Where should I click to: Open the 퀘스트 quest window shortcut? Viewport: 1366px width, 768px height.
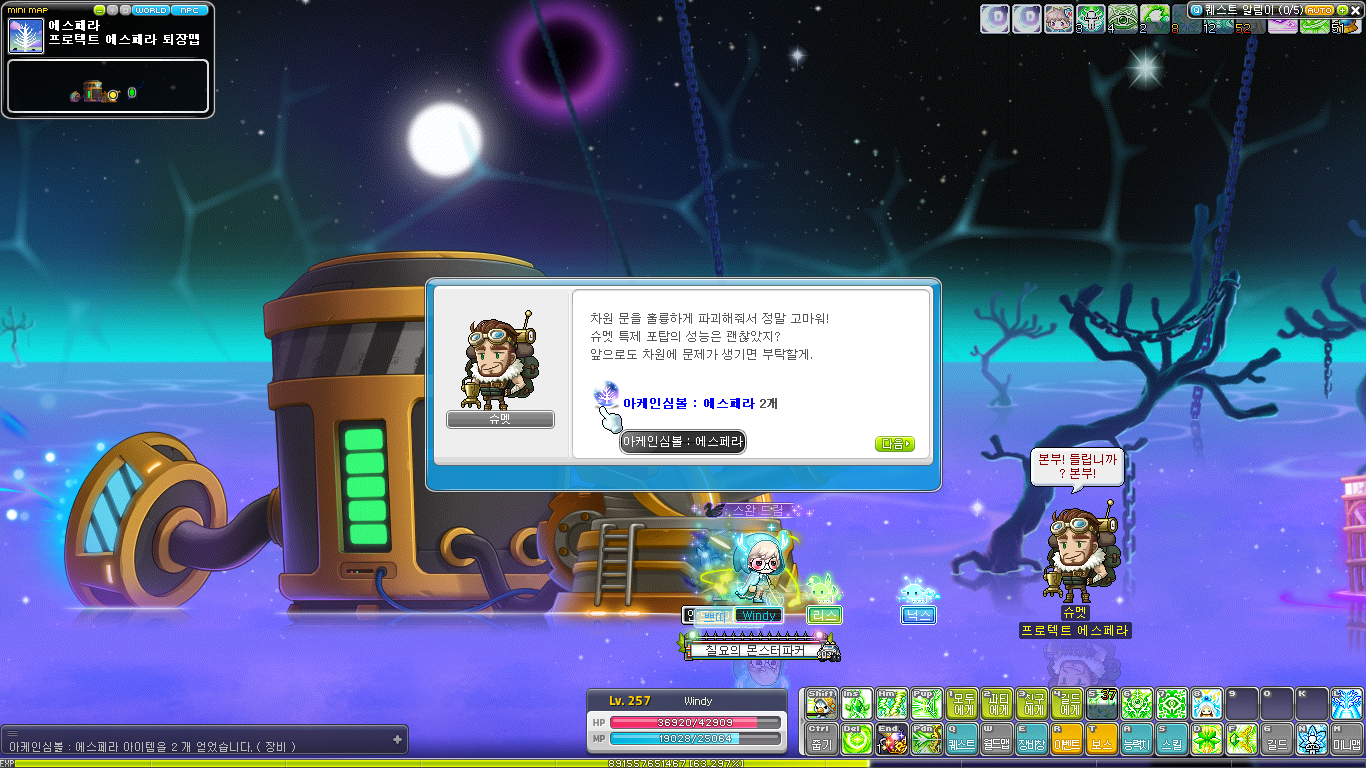pos(962,740)
